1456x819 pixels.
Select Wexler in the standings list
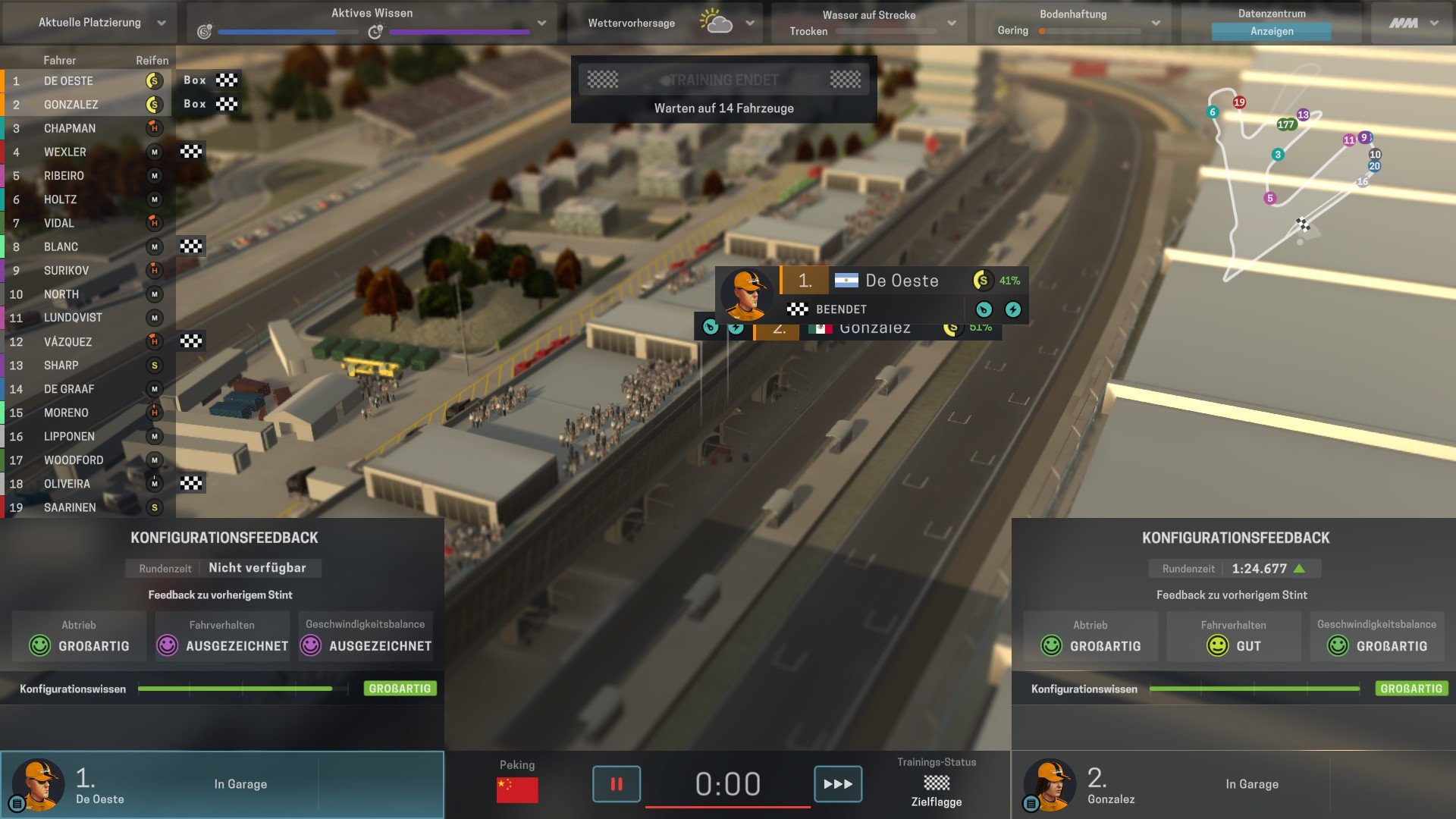(65, 152)
